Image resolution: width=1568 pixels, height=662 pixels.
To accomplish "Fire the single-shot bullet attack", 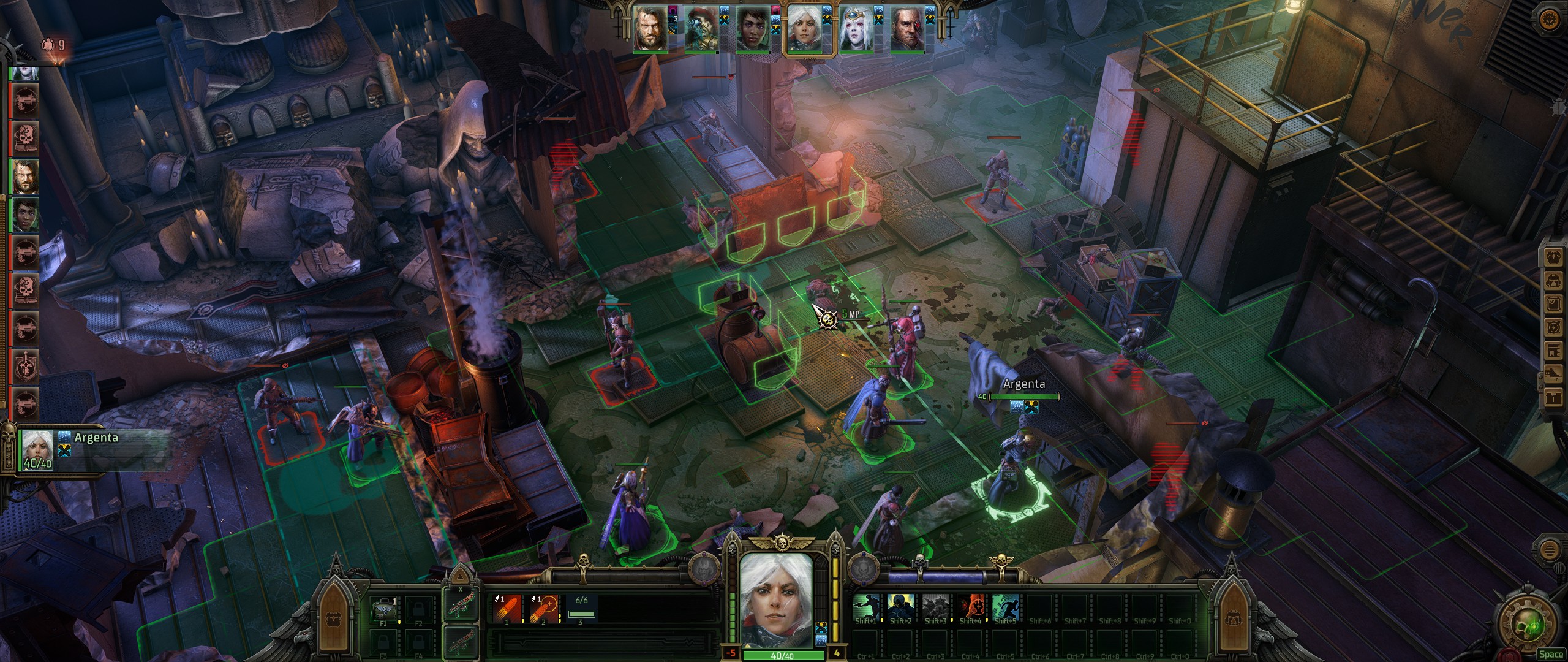I will tap(507, 609).
